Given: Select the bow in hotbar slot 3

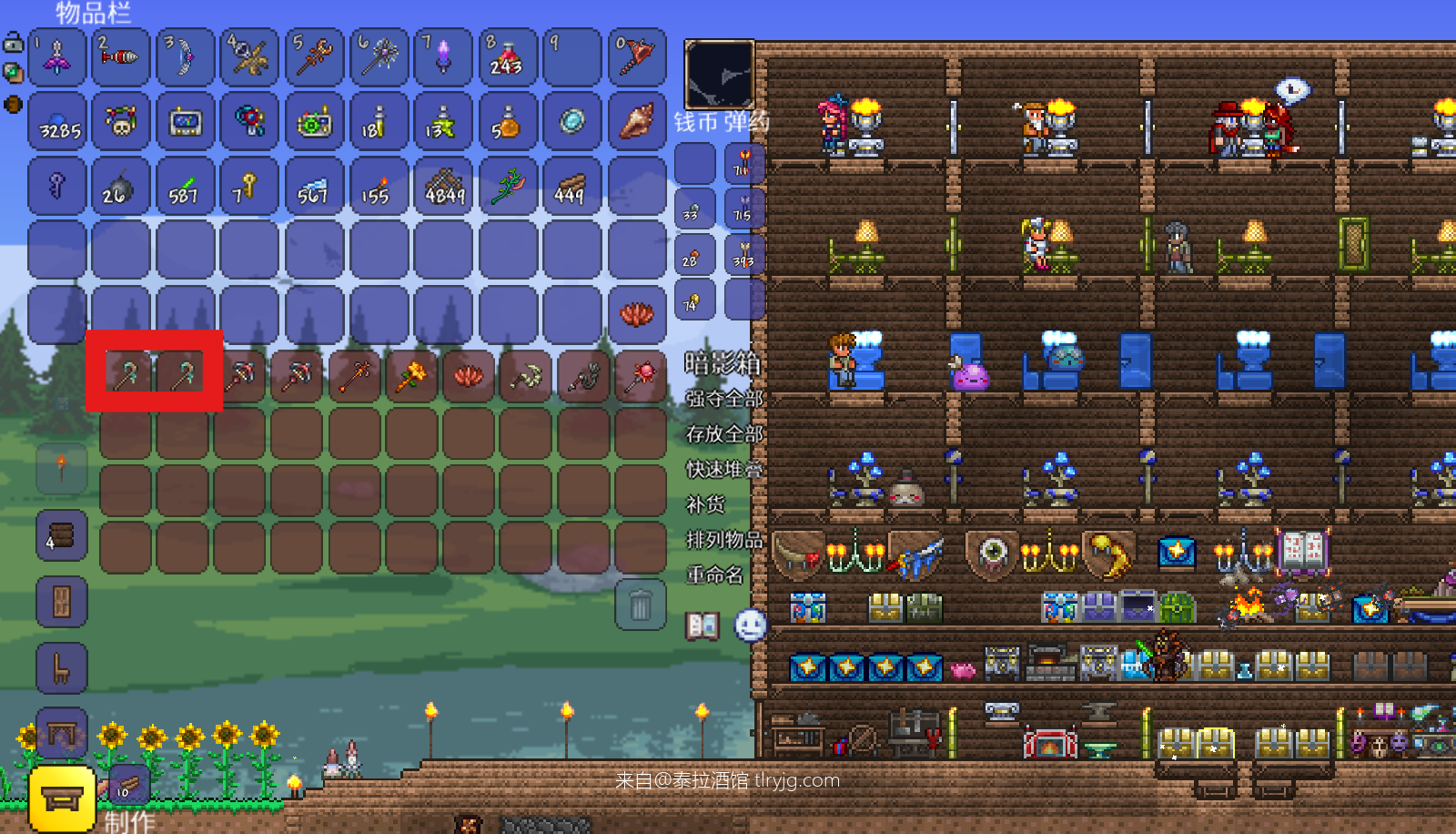Looking at the screenshot, I should click(x=185, y=57).
